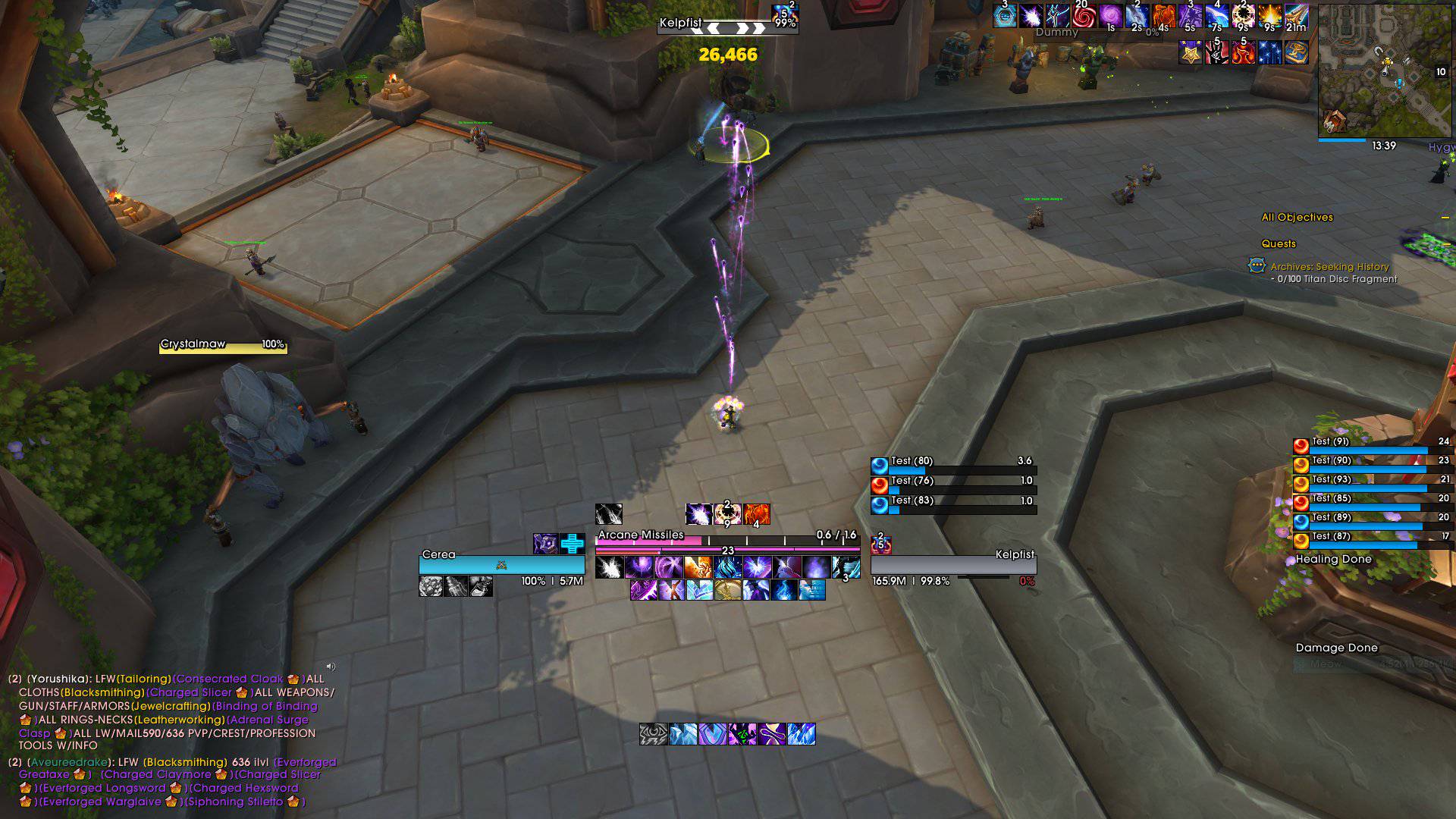Viewport: 1456px width, 819px height.
Task: Click the Crystalmaw nameplate
Action: point(223,346)
